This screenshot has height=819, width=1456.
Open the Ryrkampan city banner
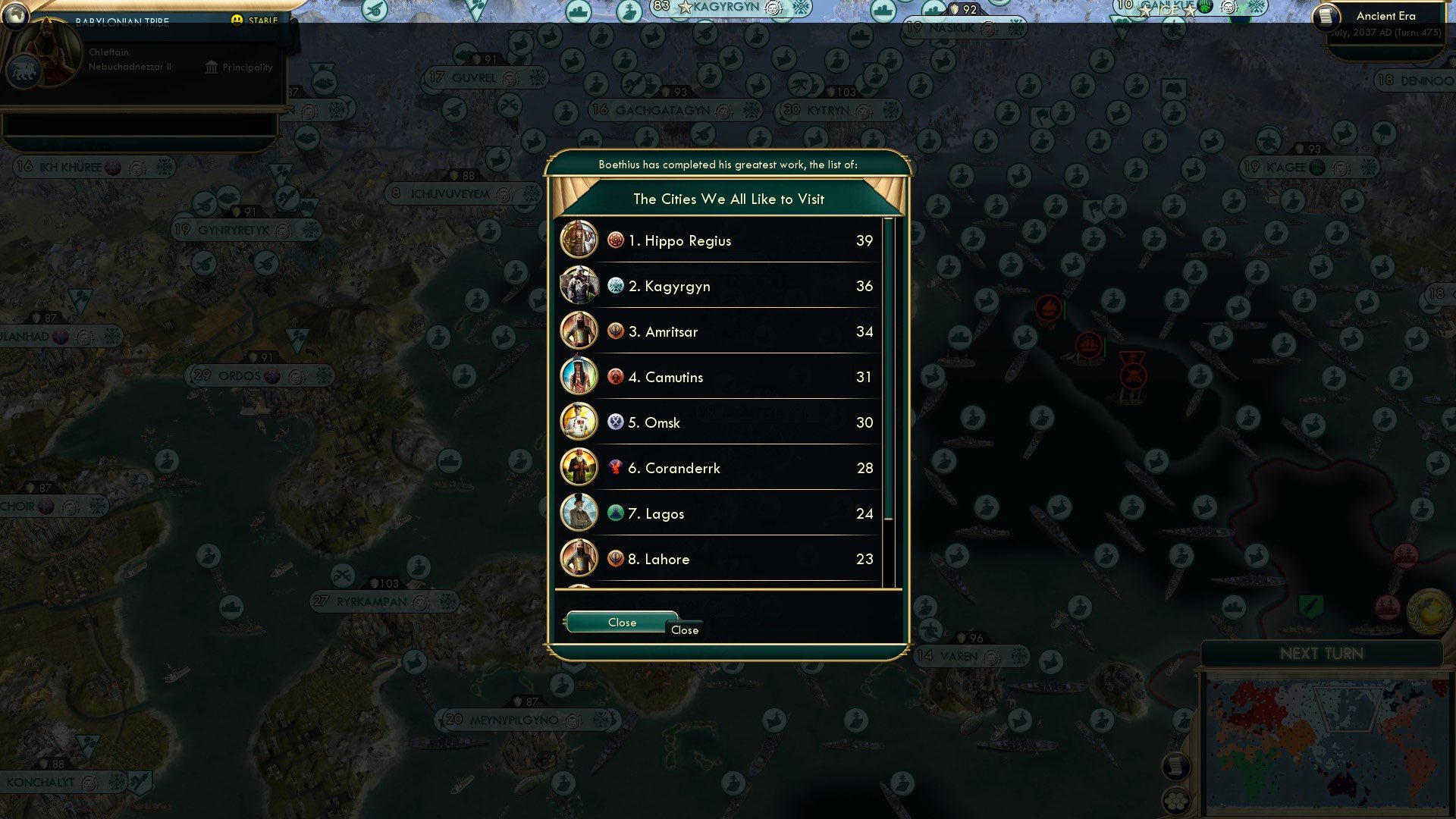[372, 601]
